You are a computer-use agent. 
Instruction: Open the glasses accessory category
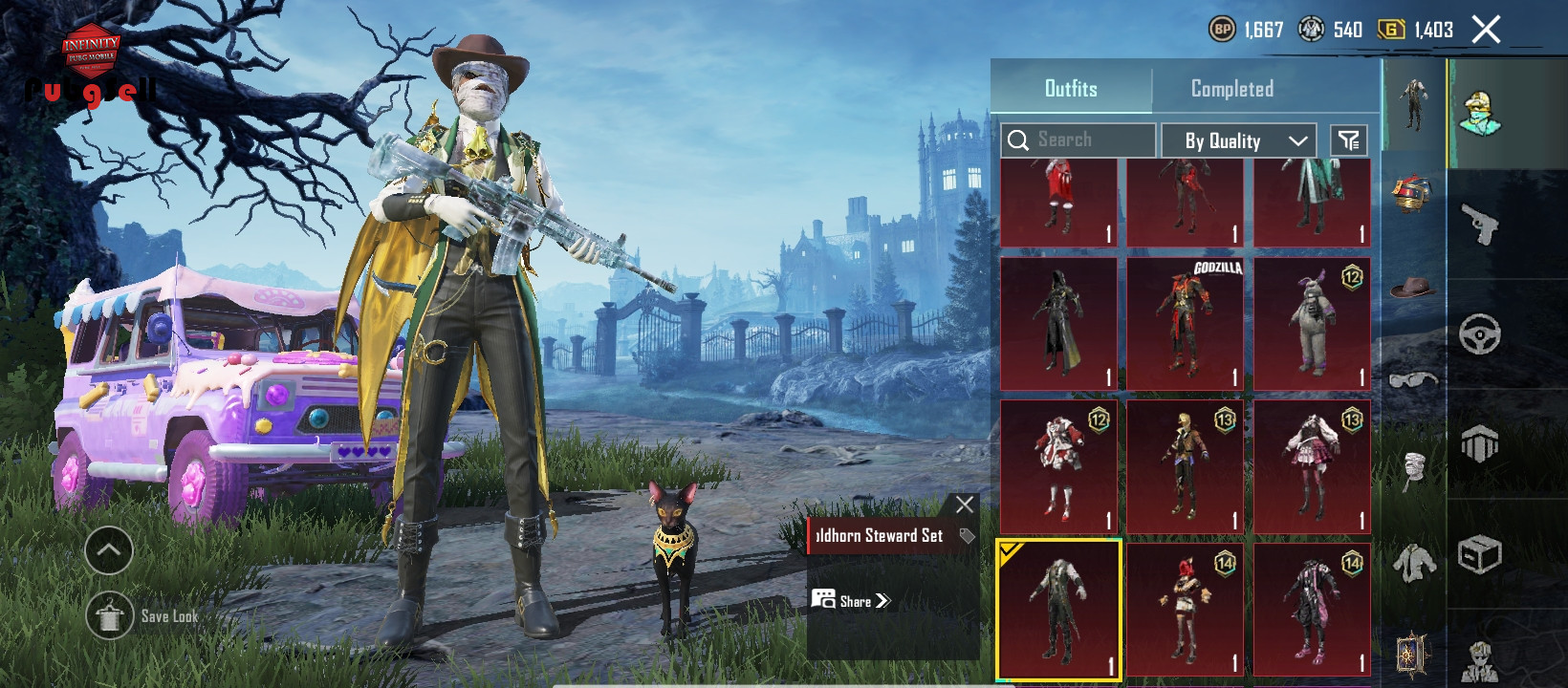click(x=1413, y=379)
